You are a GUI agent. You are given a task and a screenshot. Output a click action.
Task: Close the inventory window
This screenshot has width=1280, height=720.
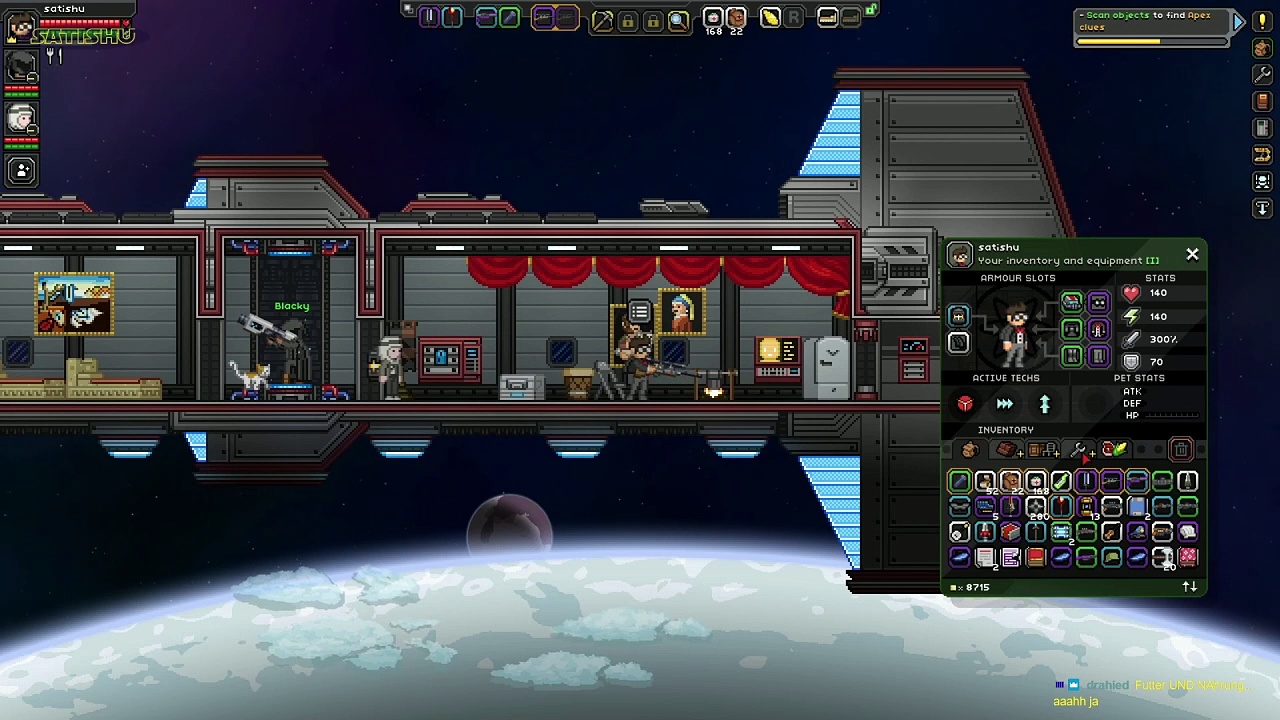click(x=1192, y=255)
